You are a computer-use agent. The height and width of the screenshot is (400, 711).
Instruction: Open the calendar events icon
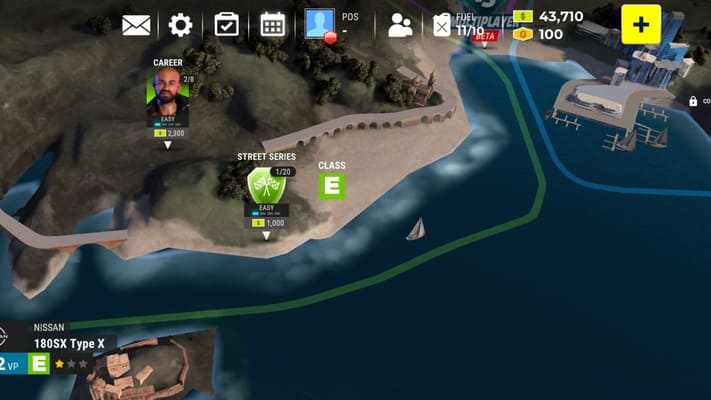(x=273, y=24)
